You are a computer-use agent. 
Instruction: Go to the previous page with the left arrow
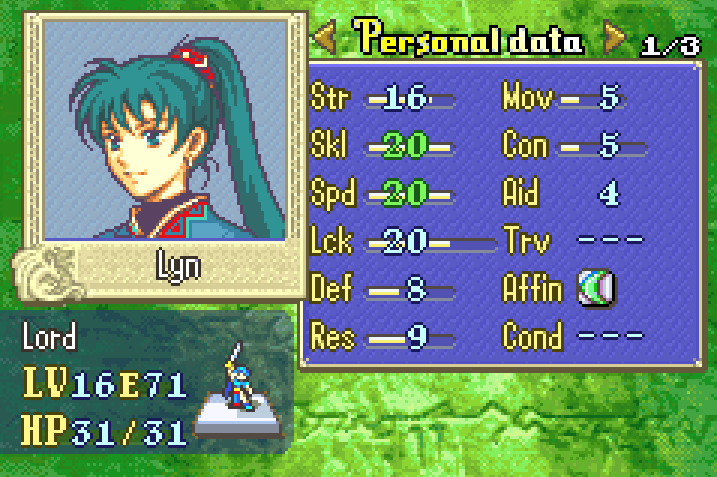click(x=325, y=40)
